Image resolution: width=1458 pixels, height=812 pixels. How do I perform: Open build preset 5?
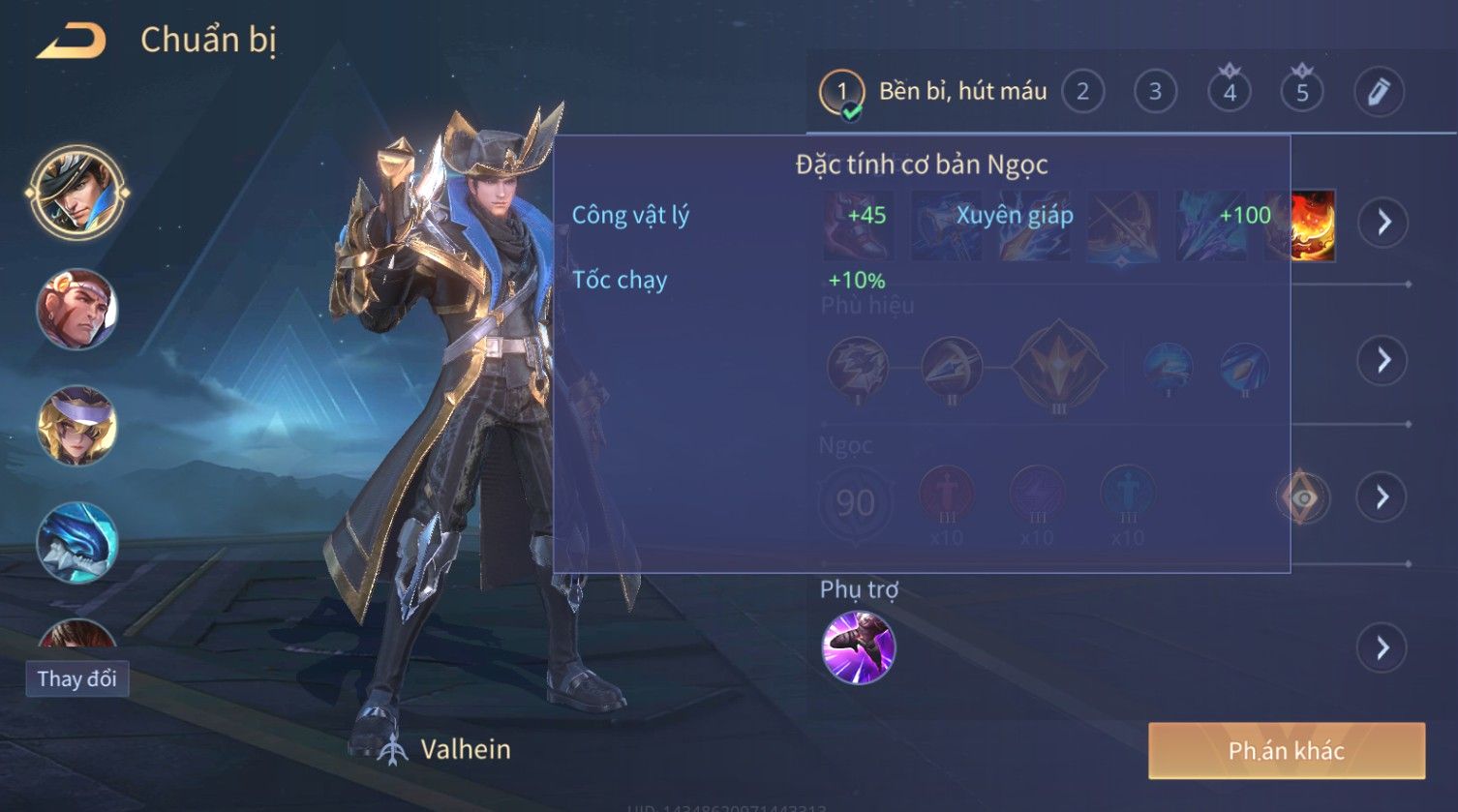[x=1302, y=92]
